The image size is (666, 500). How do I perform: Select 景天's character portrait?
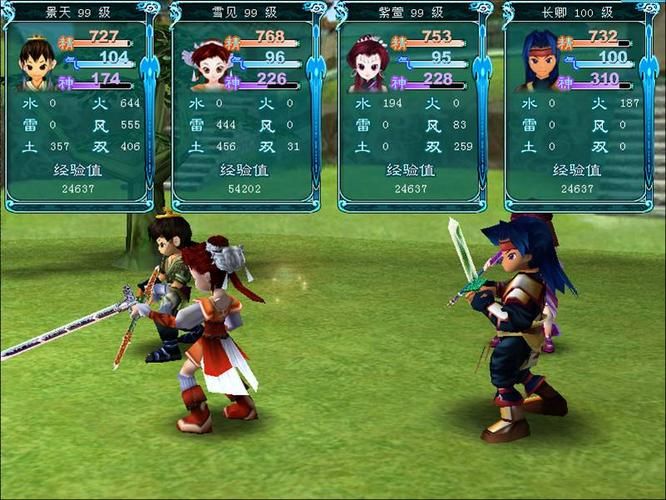(36, 63)
